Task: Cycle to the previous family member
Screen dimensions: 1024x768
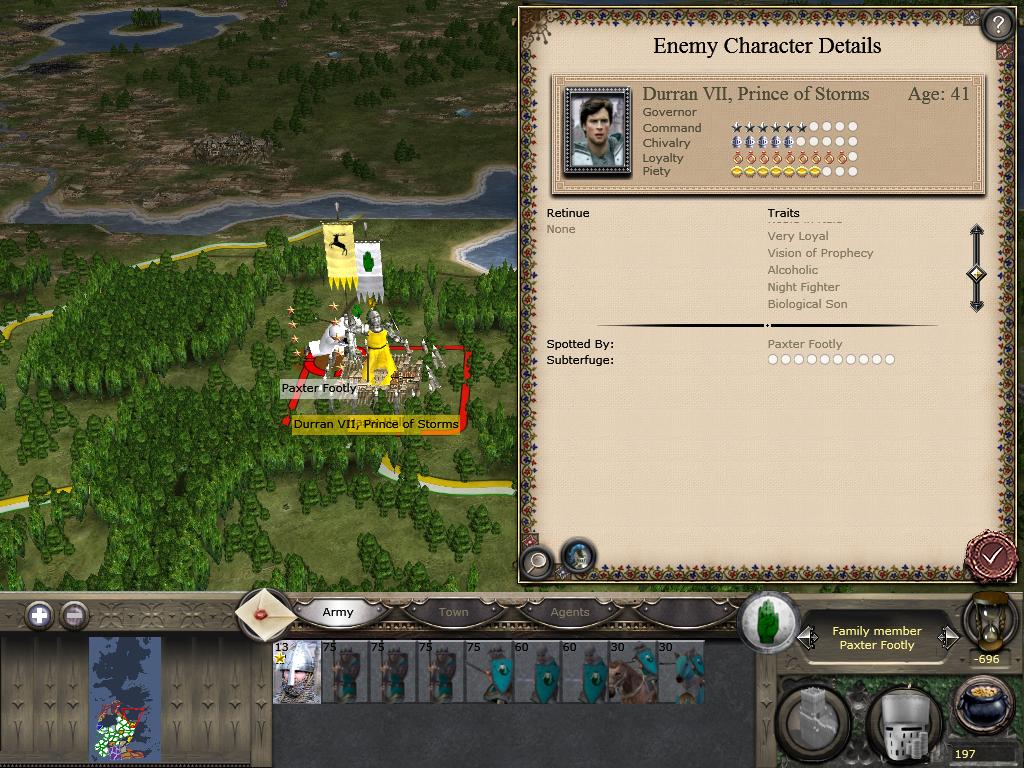Action: [808, 638]
